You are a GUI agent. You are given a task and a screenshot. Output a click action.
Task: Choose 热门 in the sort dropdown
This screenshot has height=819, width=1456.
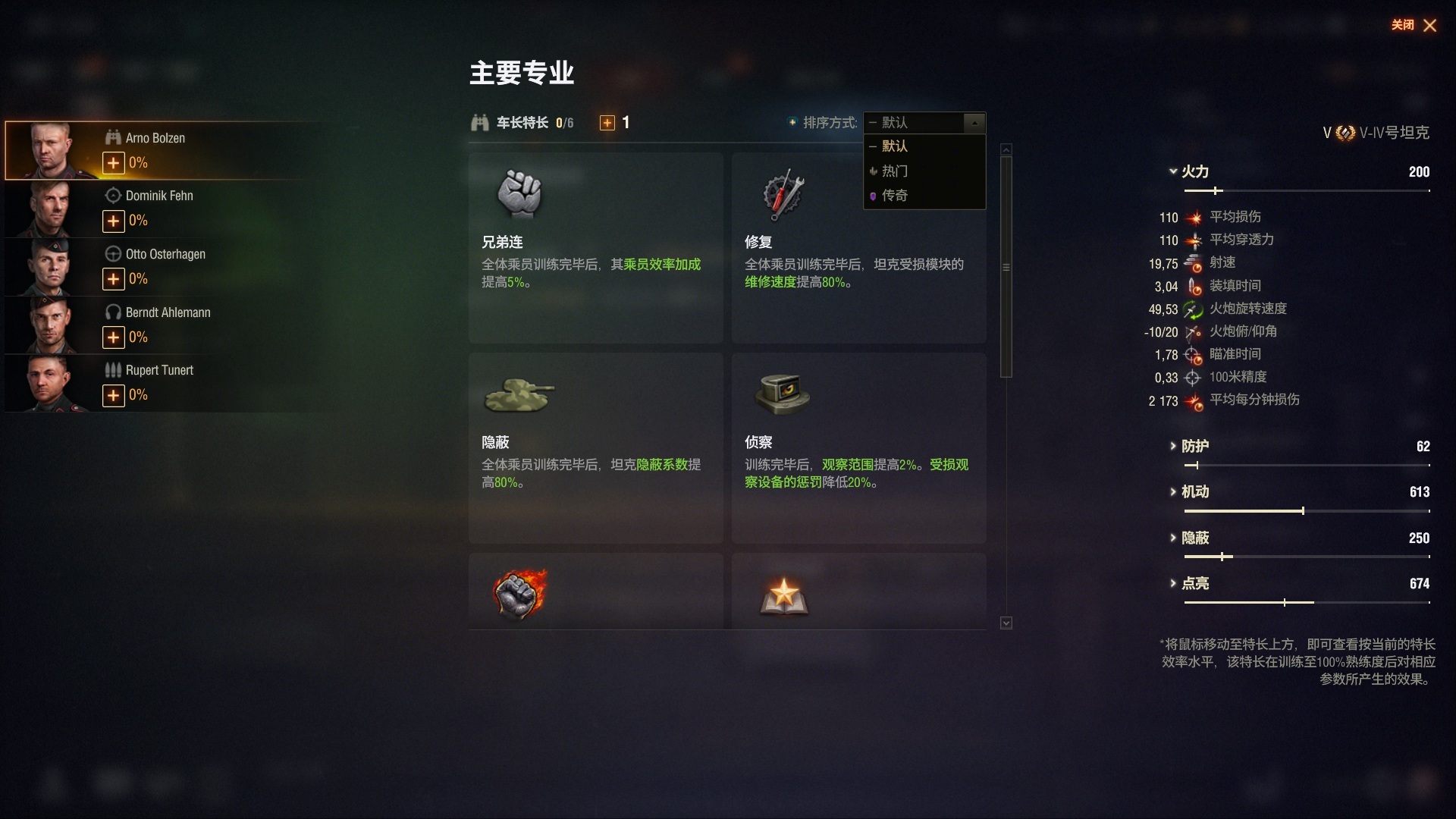click(x=895, y=171)
